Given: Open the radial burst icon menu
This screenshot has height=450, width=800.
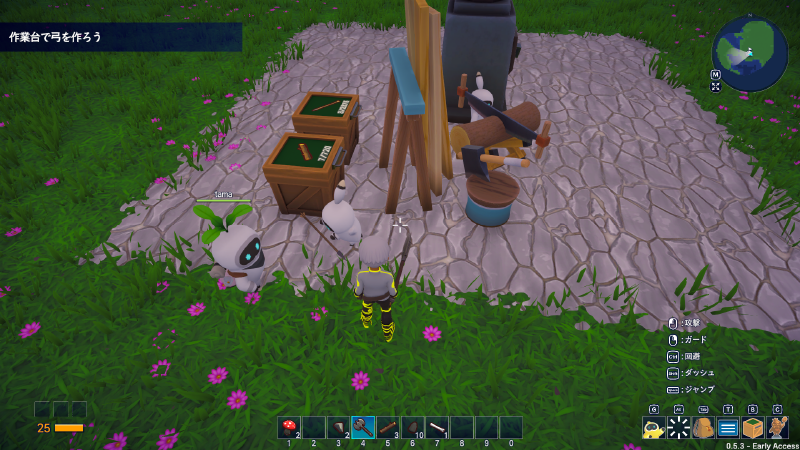Looking at the screenshot, I should (x=679, y=428).
